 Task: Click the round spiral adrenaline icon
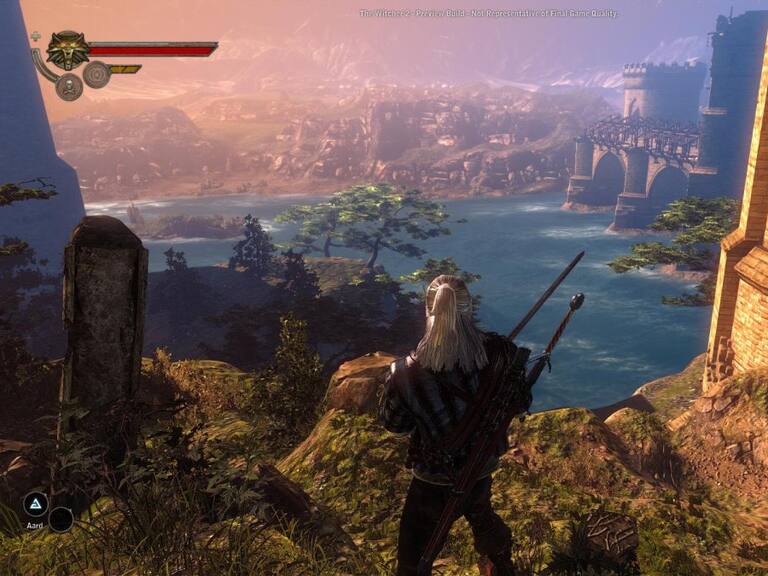(x=97, y=74)
